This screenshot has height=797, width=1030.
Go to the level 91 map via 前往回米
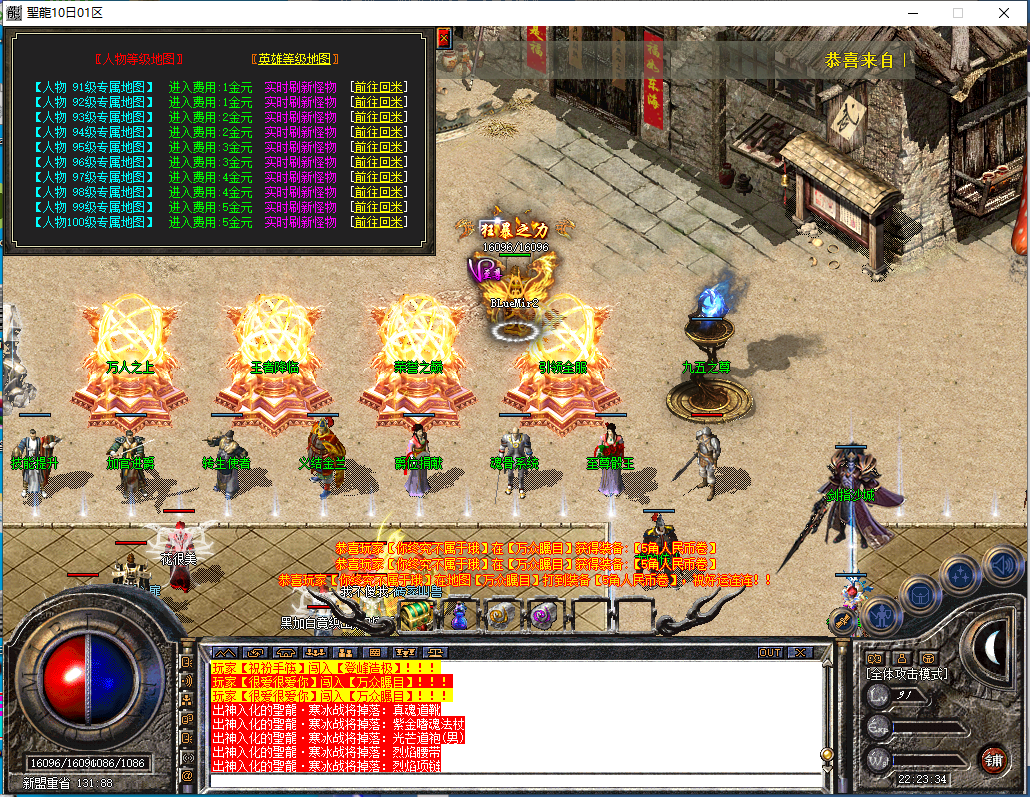pos(378,87)
